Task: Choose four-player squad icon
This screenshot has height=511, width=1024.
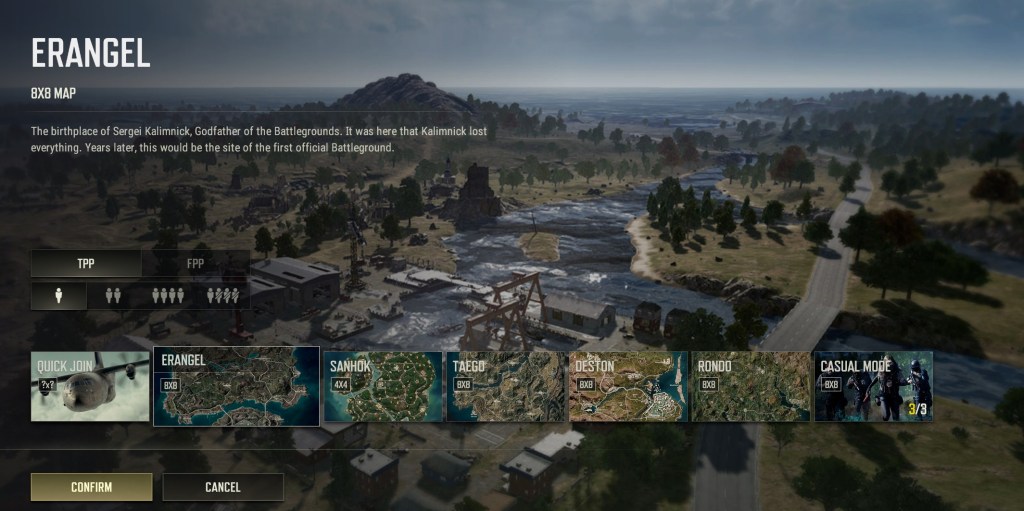Action: tap(167, 296)
